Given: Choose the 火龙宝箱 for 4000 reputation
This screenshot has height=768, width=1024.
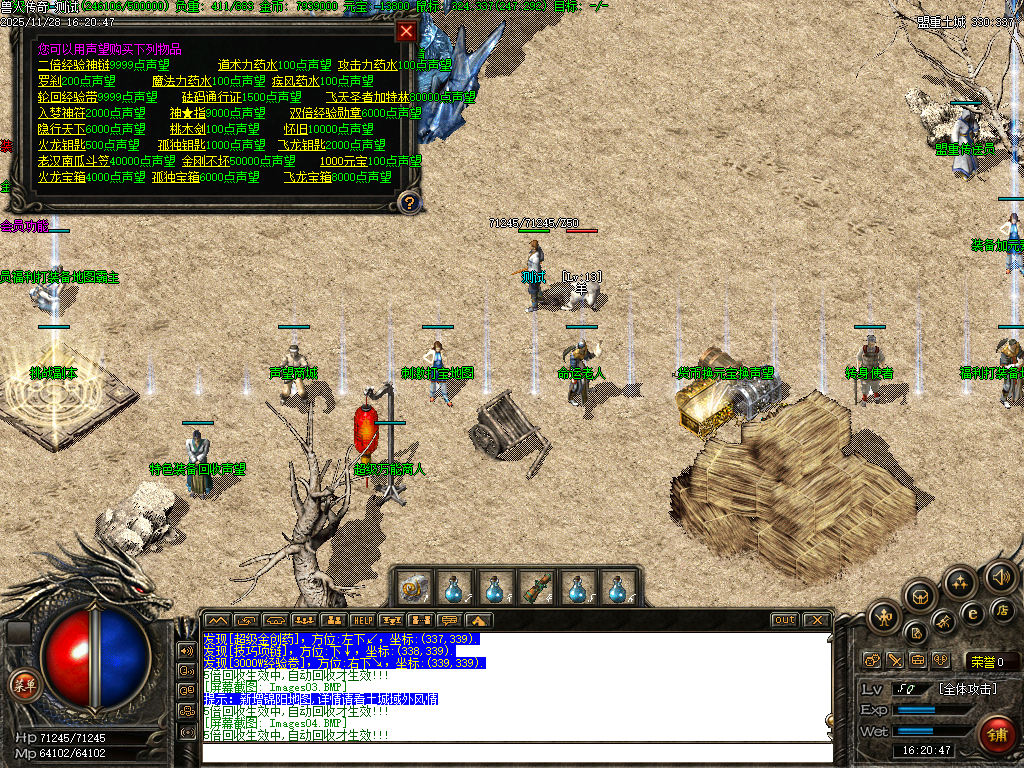Looking at the screenshot, I should [92, 177].
